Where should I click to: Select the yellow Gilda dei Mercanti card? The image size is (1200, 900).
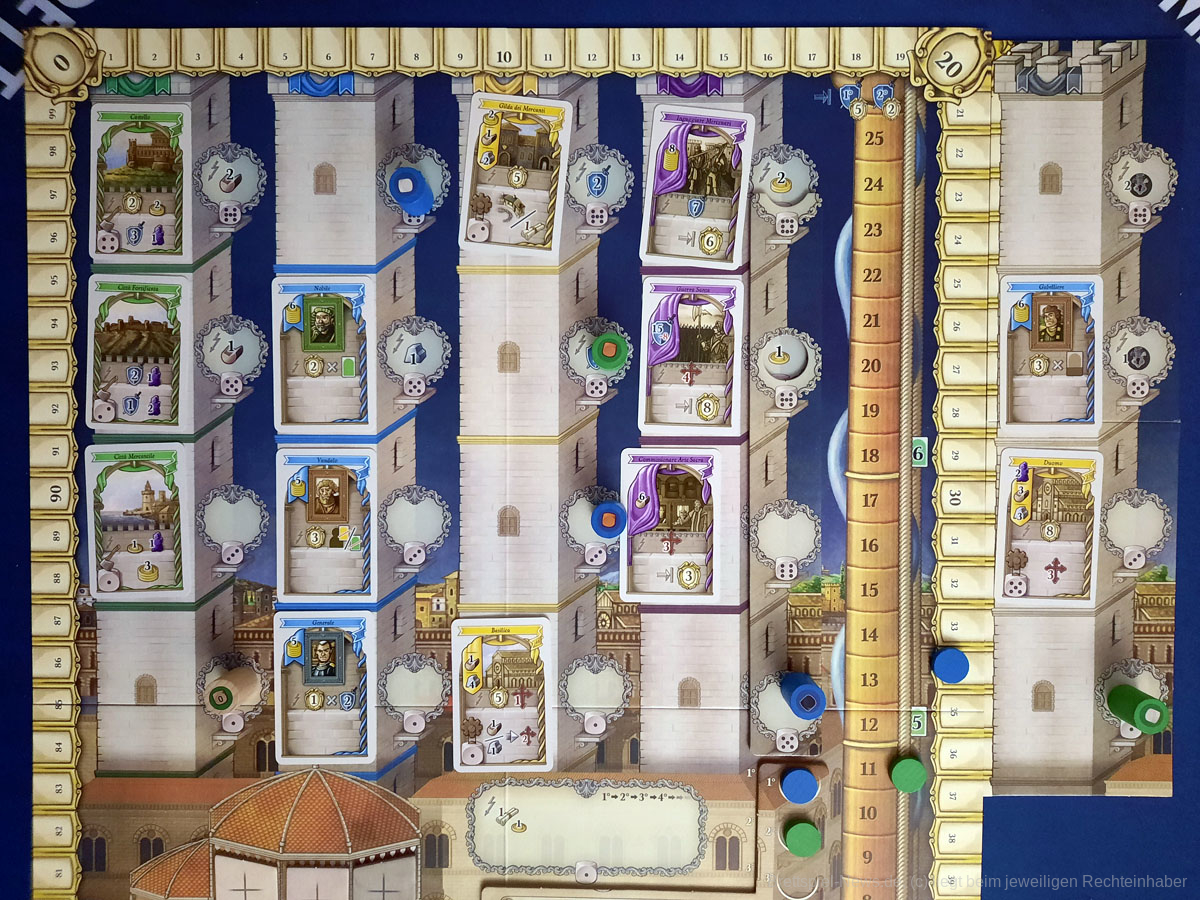513,177
